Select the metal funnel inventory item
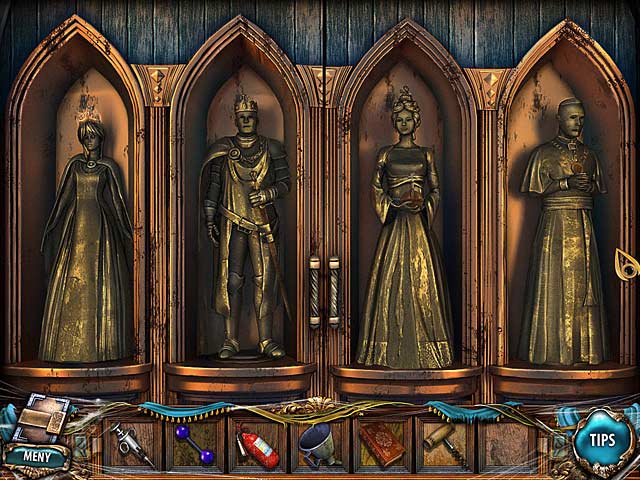Image resolution: width=640 pixels, height=480 pixels. [x=319, y=443]
